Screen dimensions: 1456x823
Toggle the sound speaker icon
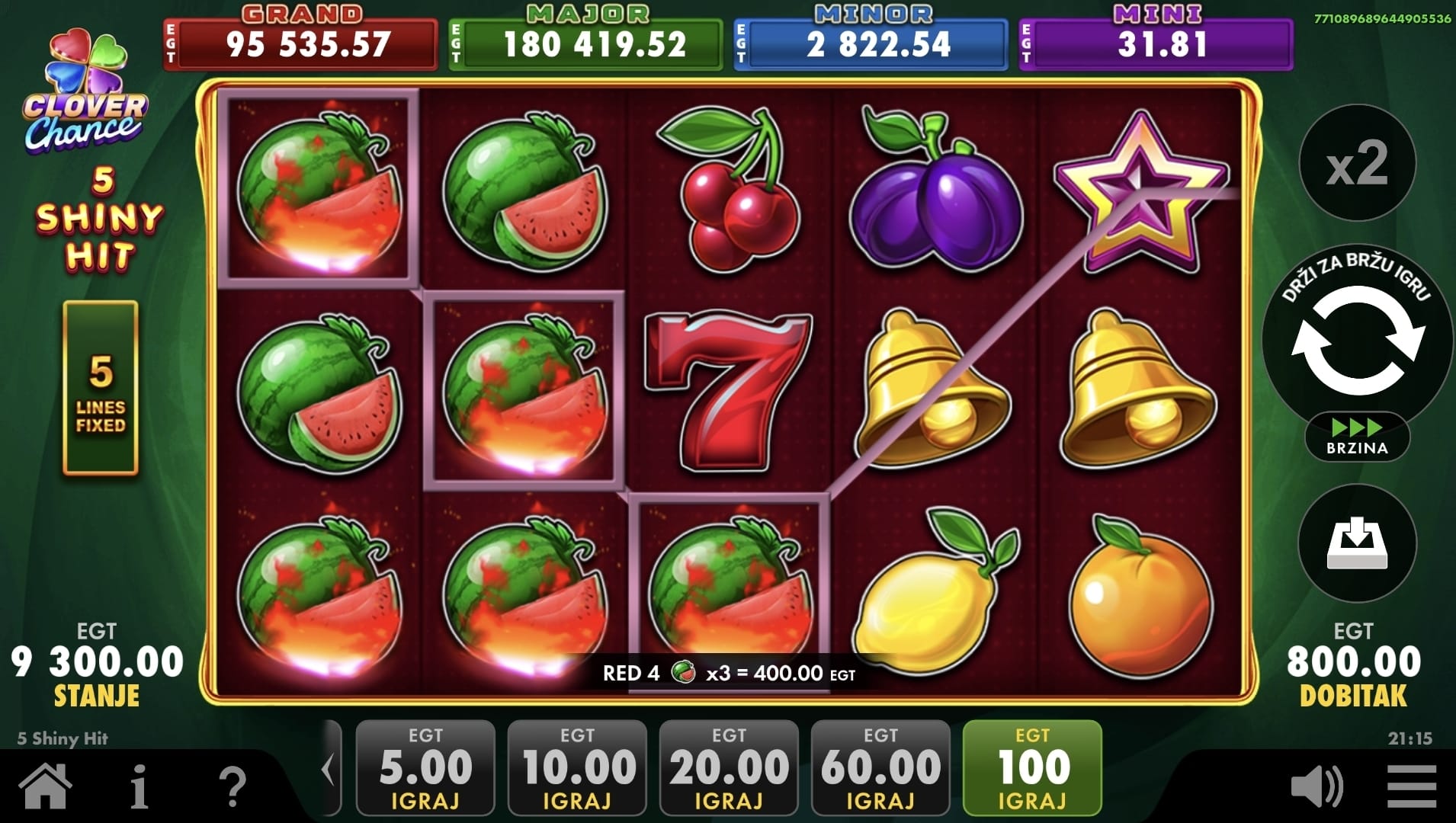point(1316,786)
